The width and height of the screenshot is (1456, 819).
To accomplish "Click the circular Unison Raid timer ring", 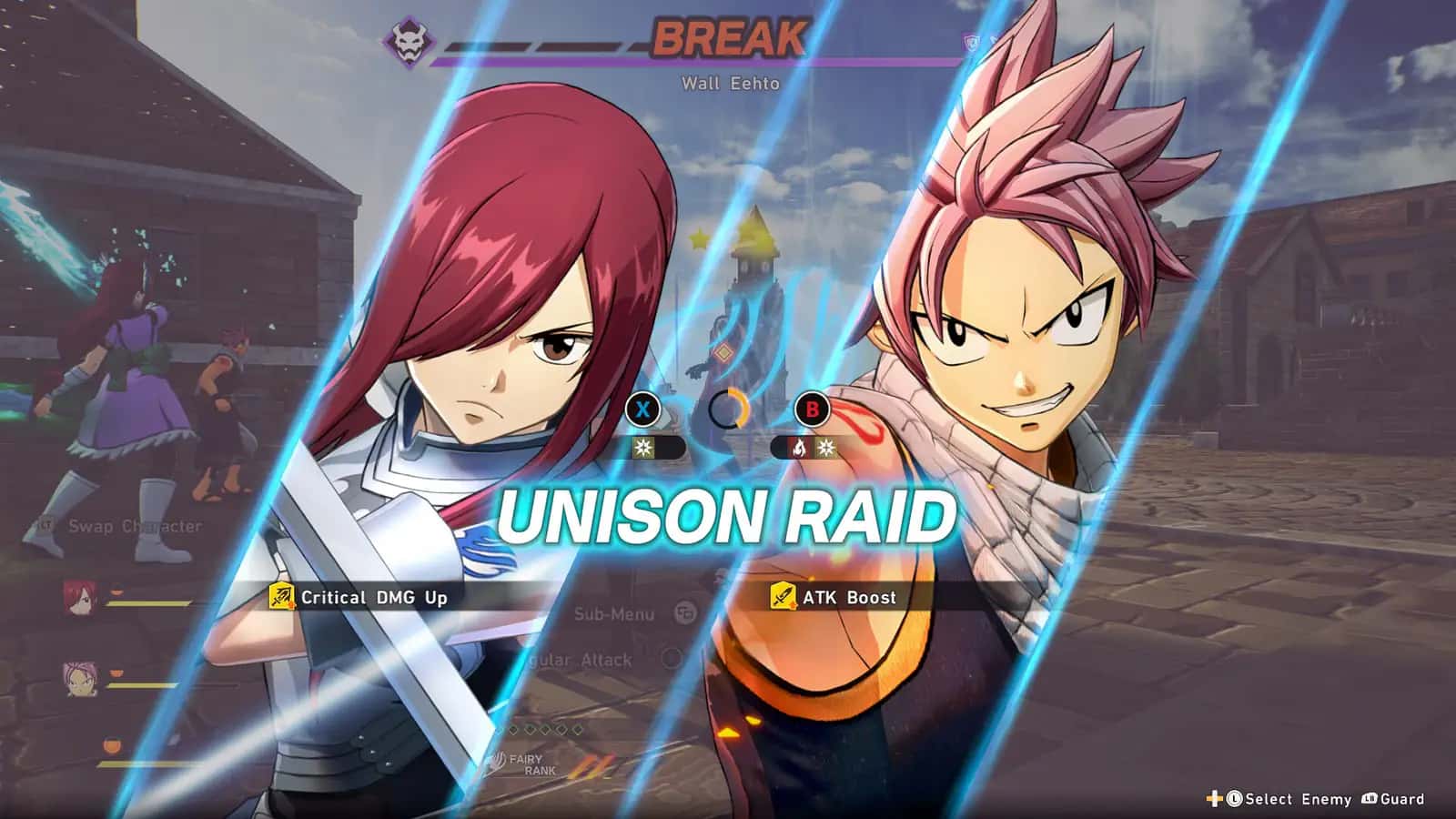I will [728, 409].
